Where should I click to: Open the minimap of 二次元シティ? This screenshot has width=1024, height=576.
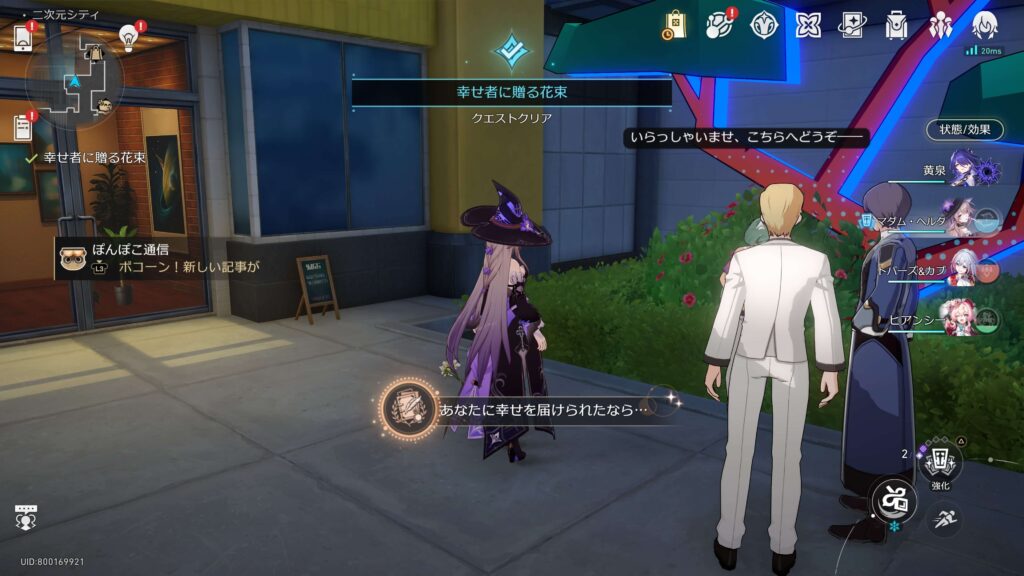(x=74, y=78)
